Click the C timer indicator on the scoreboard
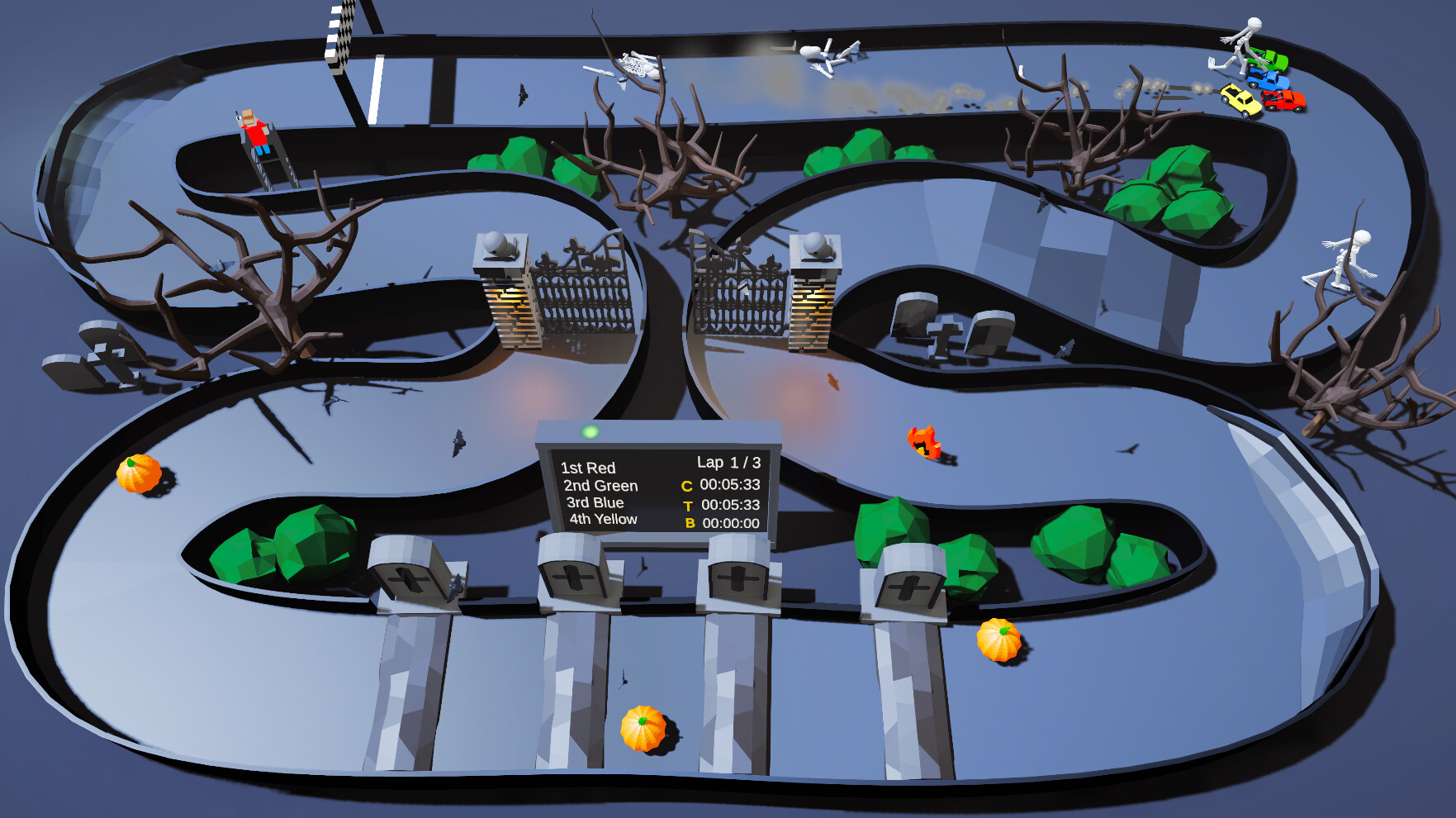This screenshot has width=1456, height=818. tap(686, 487)
